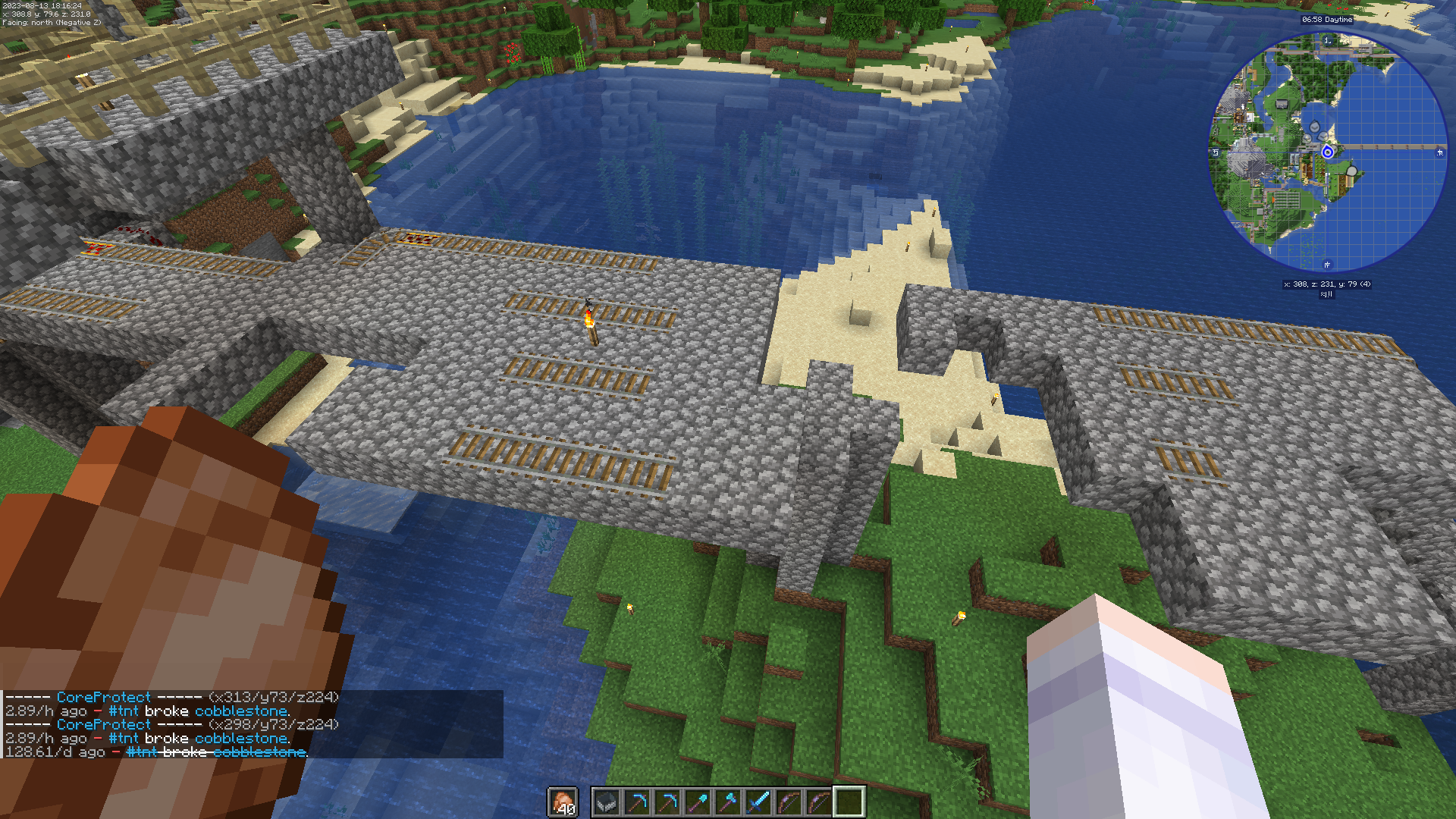The width and height of the screenshot is (1456, 819).
Task: Equip the diamond sword from the hotbar
Action: pyautogui.click(x=758, y=802)
